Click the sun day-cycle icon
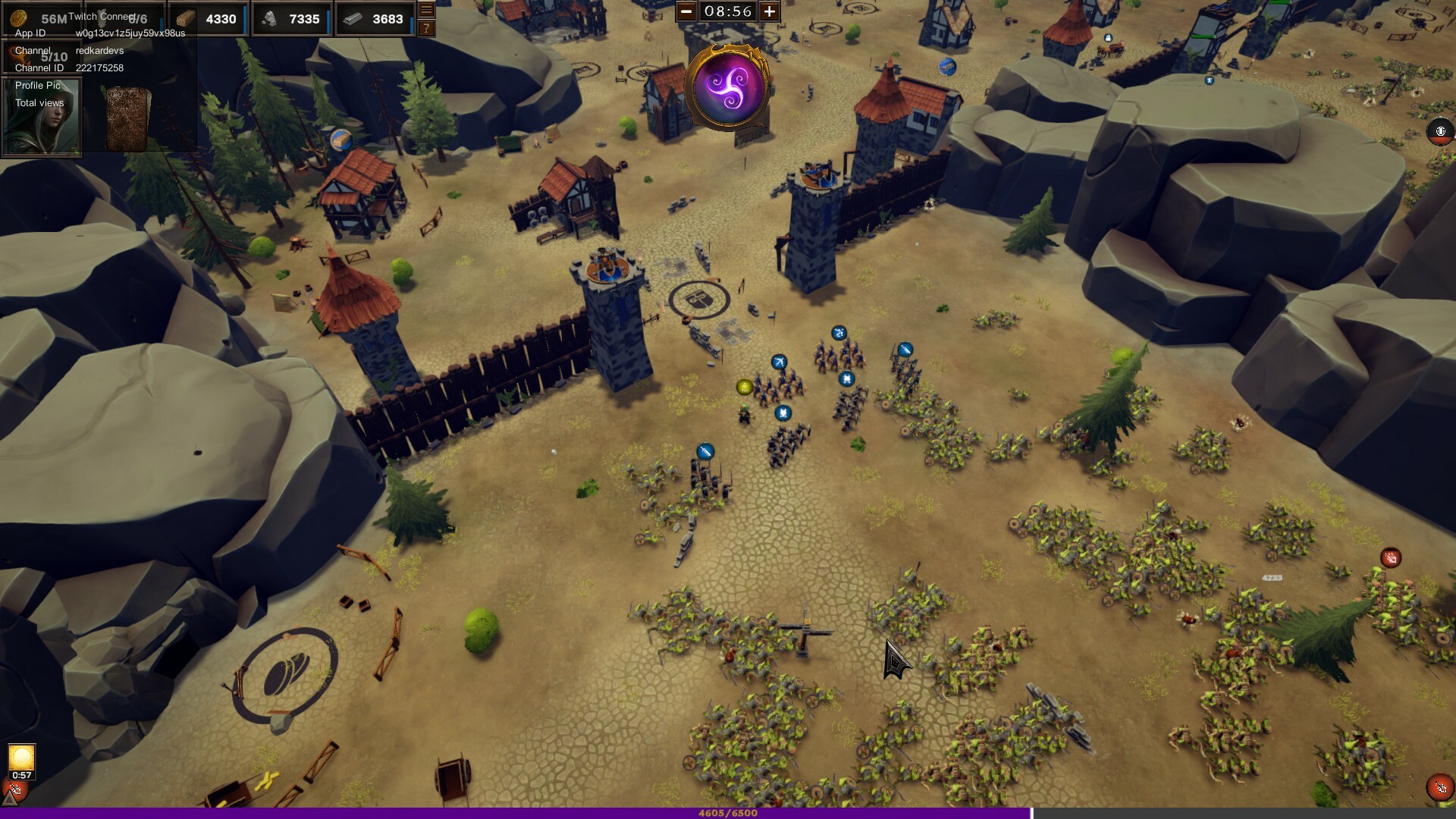The height and width of the screenshot is (819, 1456). pos(21,757)
